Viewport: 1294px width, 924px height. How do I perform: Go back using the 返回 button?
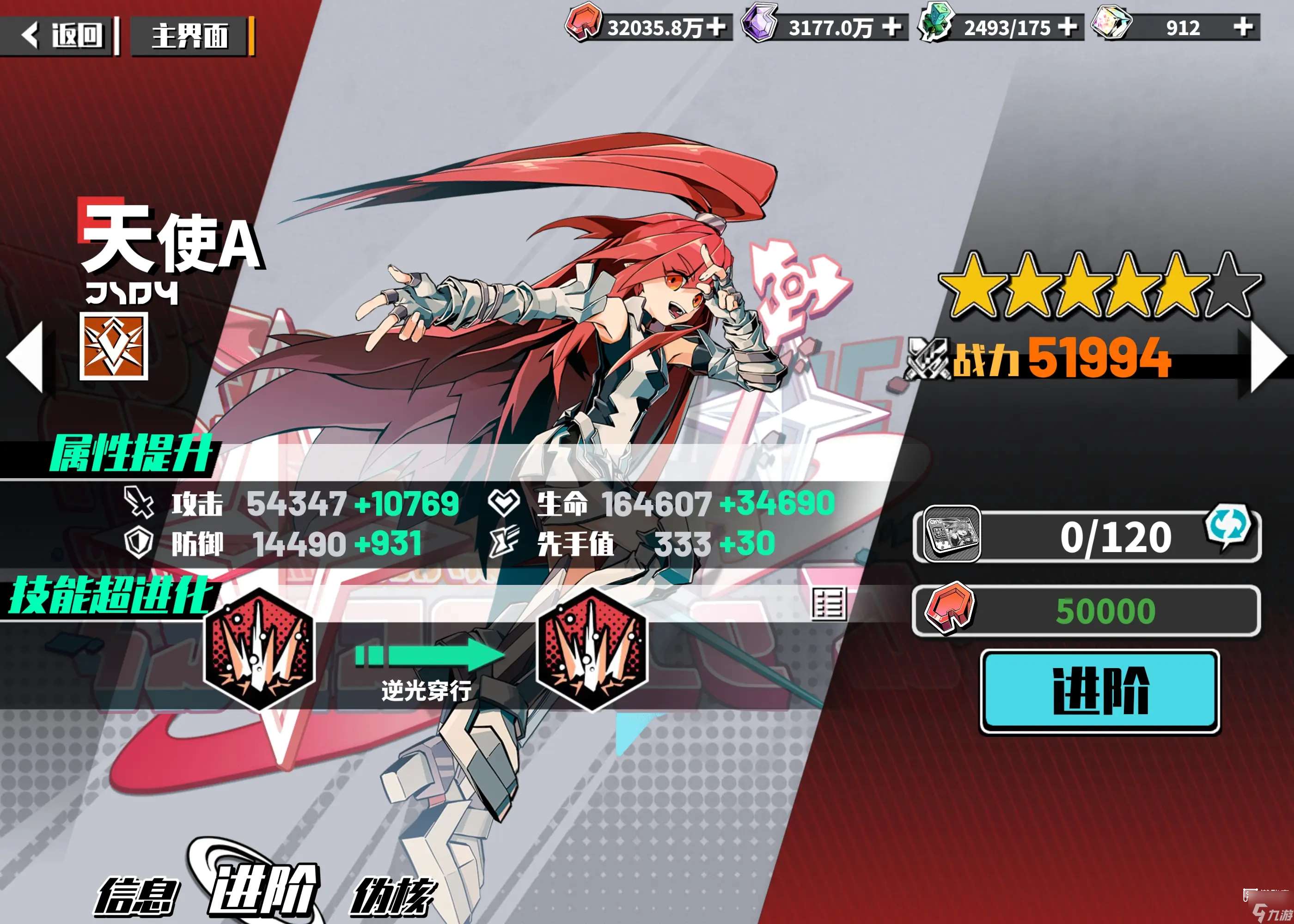point(61,36)
